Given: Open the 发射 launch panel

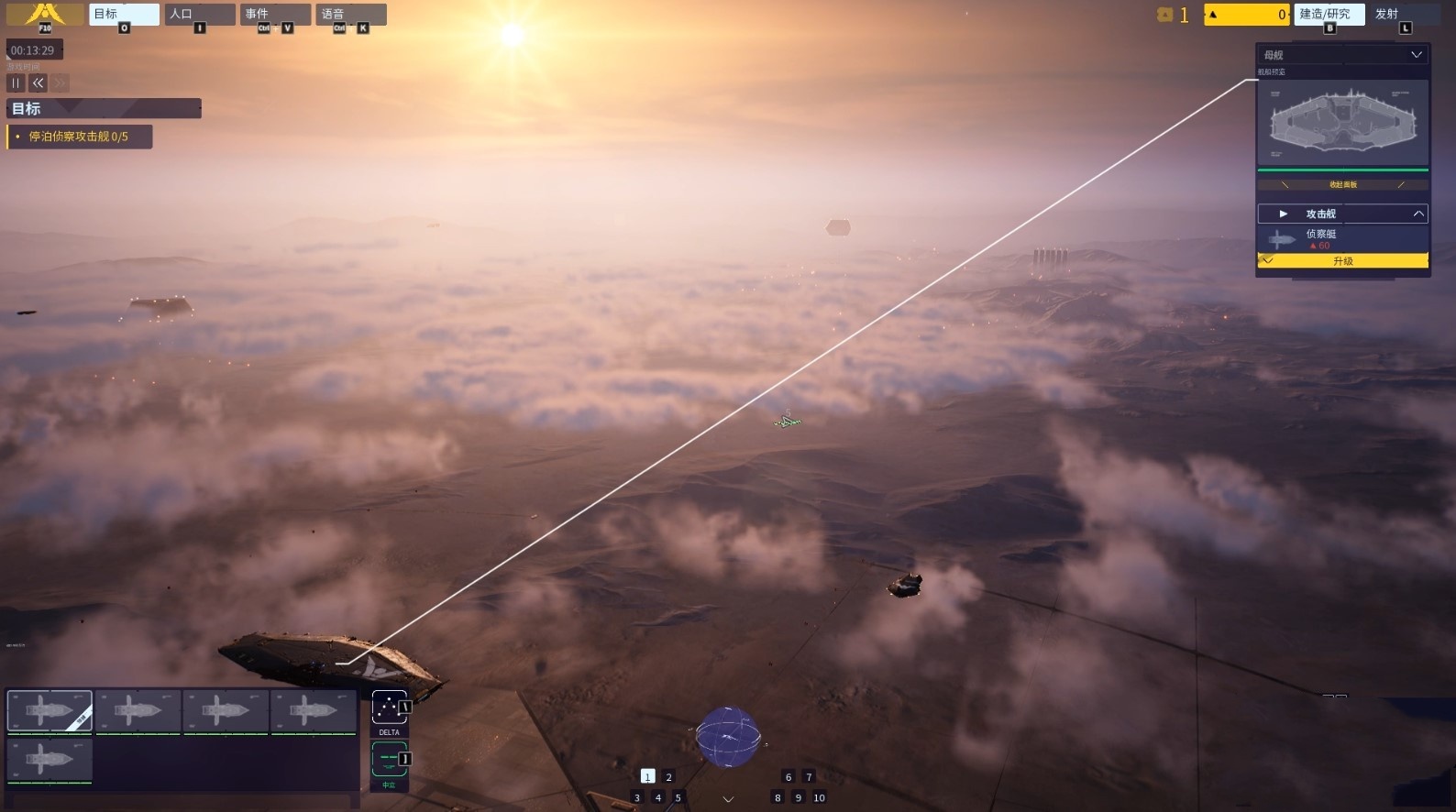Looking at the screenshot, I should [x=1404, y=15].
